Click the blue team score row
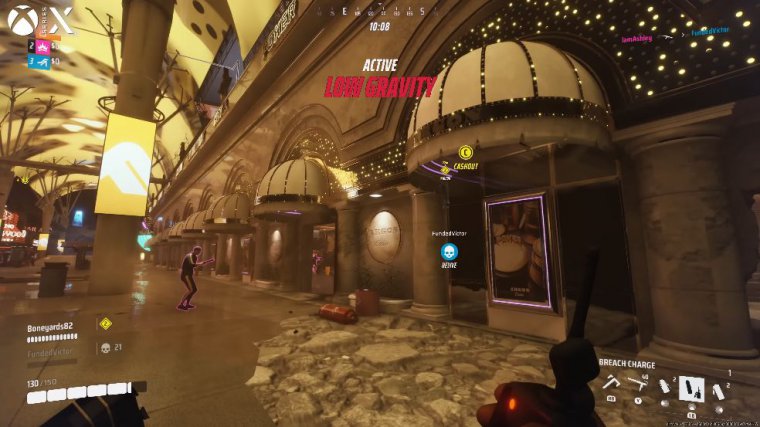The width and height of the screenshot is (760, 427). (x=43, y=61)
